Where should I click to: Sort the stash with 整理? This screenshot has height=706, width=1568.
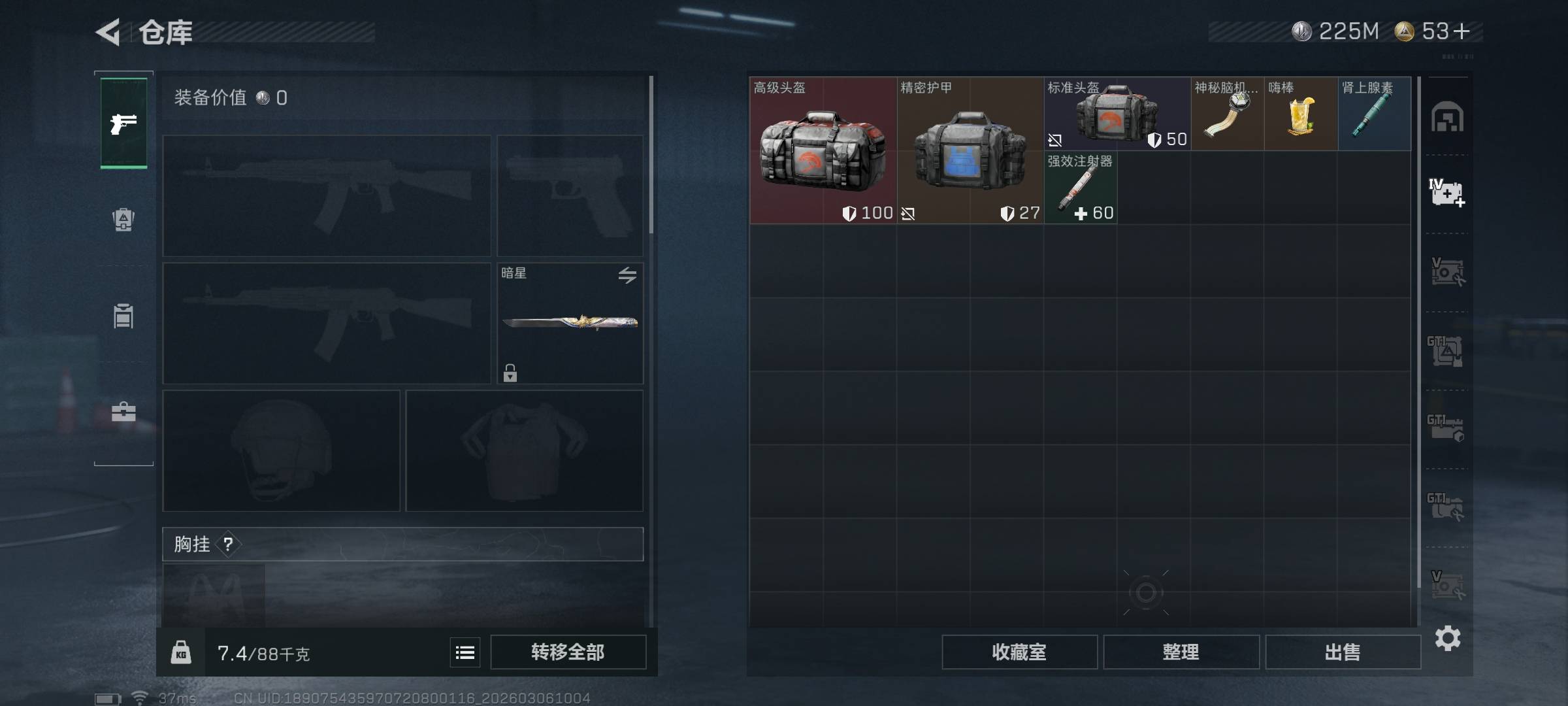[x=1181, y=652]
